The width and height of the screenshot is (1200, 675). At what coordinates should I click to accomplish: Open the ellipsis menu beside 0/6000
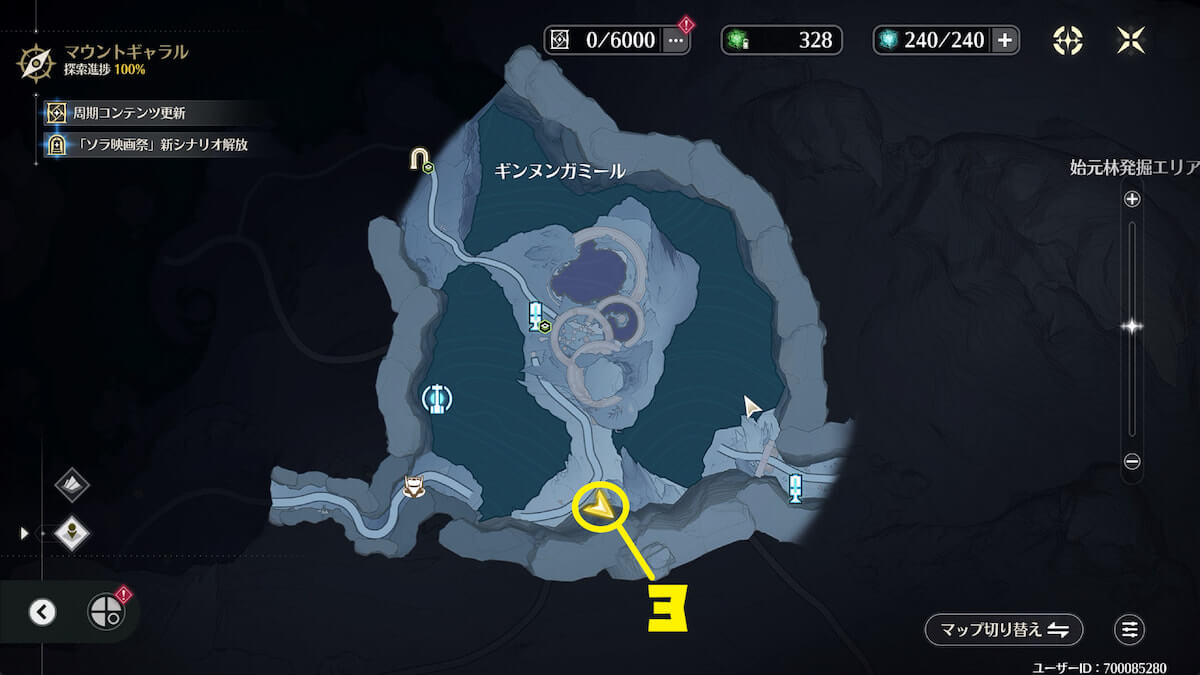pos(677,40)
